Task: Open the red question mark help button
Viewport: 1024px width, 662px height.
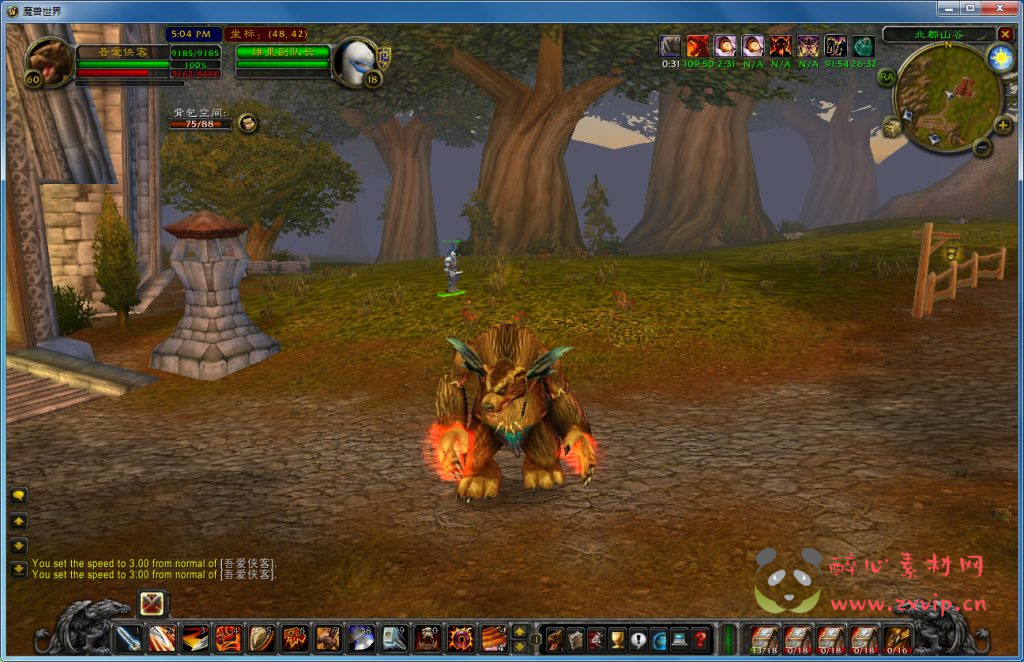Action: (x=701, y=638)
